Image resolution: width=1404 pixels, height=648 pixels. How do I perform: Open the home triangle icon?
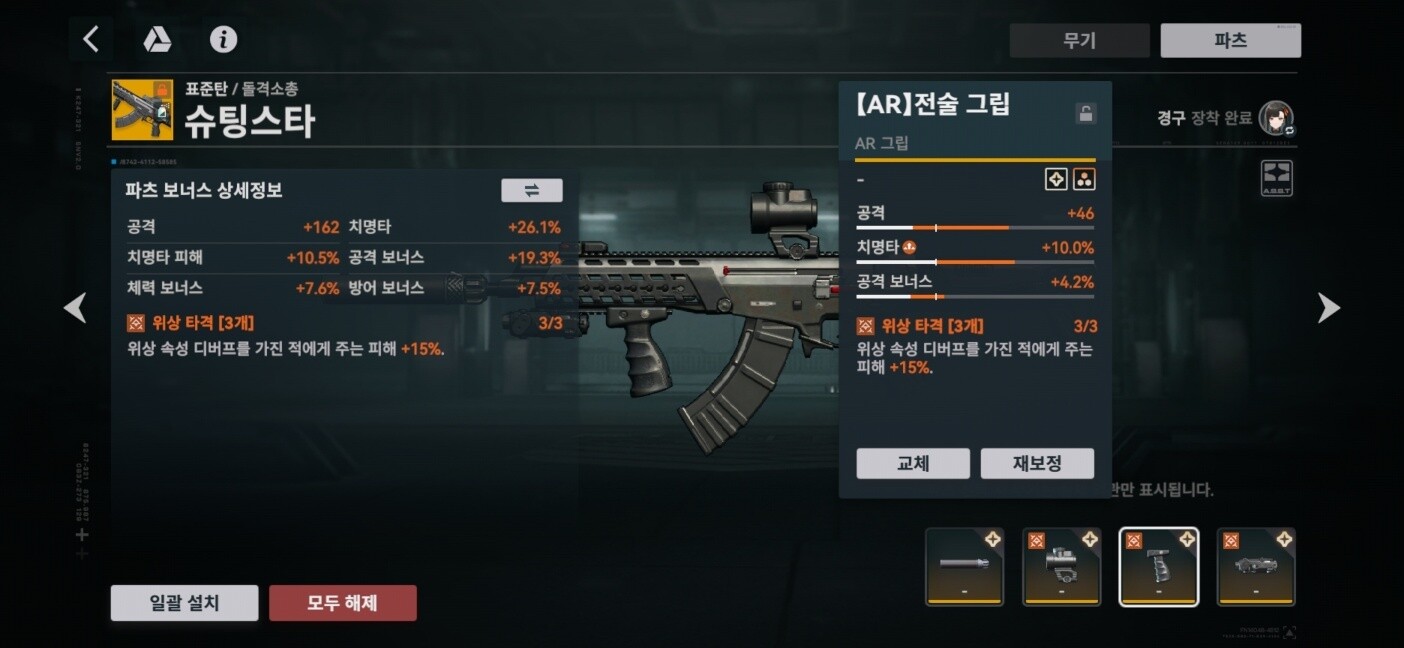pos(157,39)
